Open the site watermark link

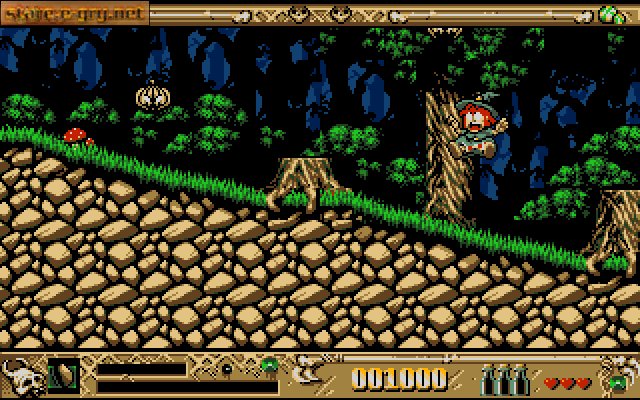[75, 13]
